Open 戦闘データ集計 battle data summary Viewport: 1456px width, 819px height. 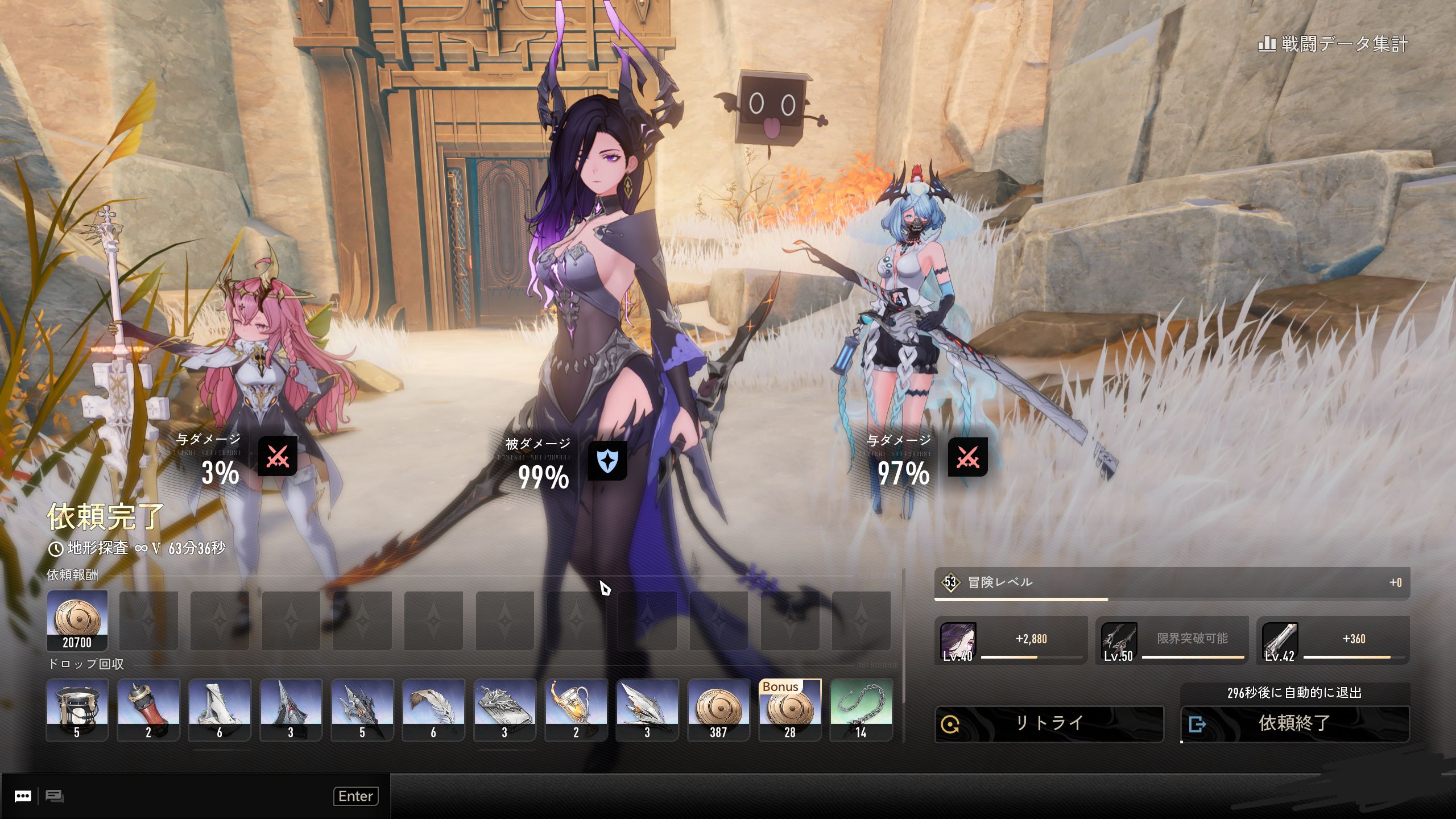[x=1333, y=44]
